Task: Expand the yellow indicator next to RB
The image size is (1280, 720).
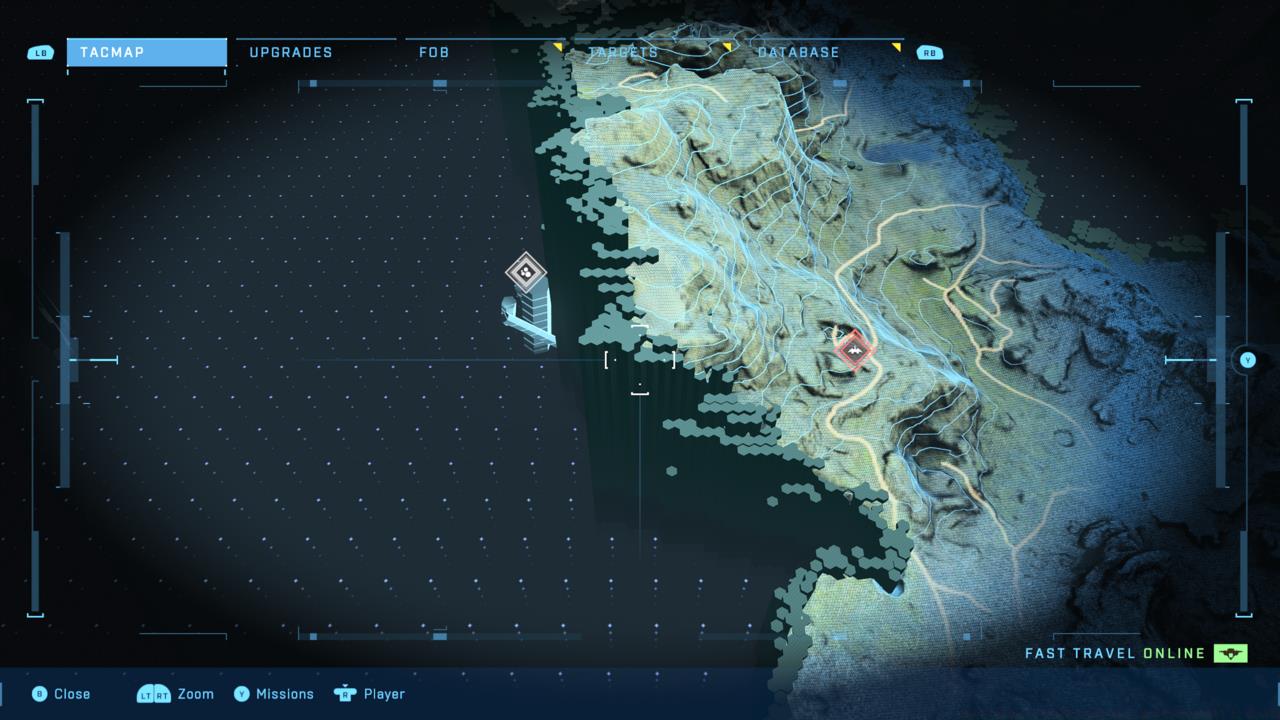Action: pos(895,45)
